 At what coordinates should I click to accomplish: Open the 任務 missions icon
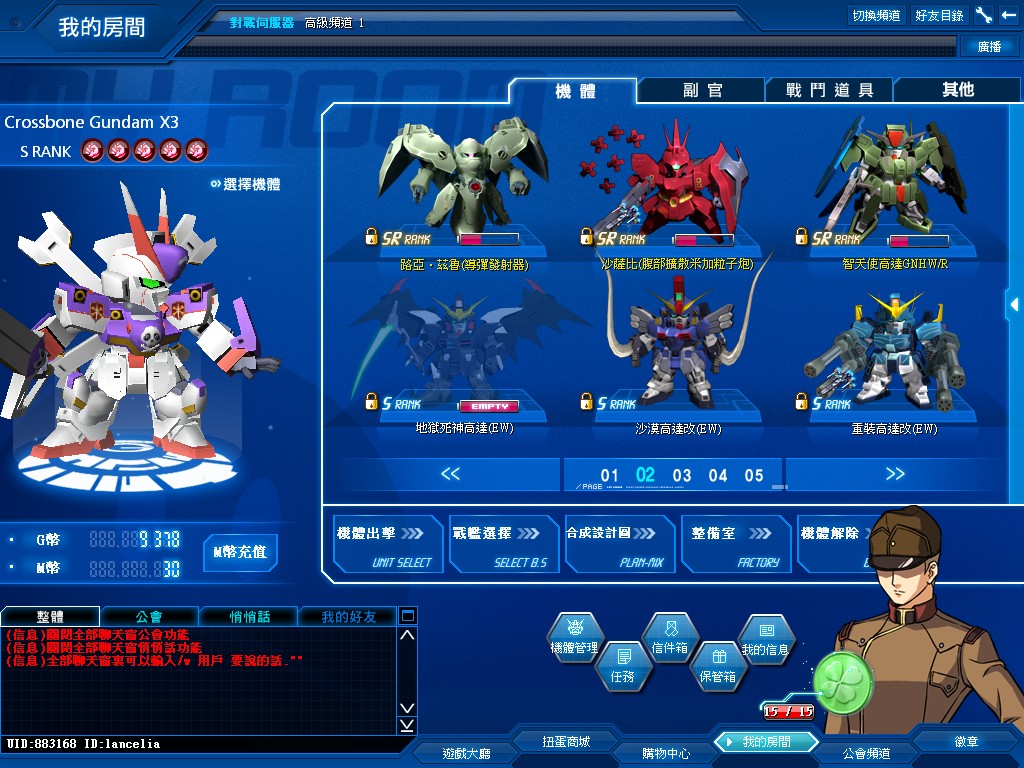pyautogui.click(x=622, y=664)
